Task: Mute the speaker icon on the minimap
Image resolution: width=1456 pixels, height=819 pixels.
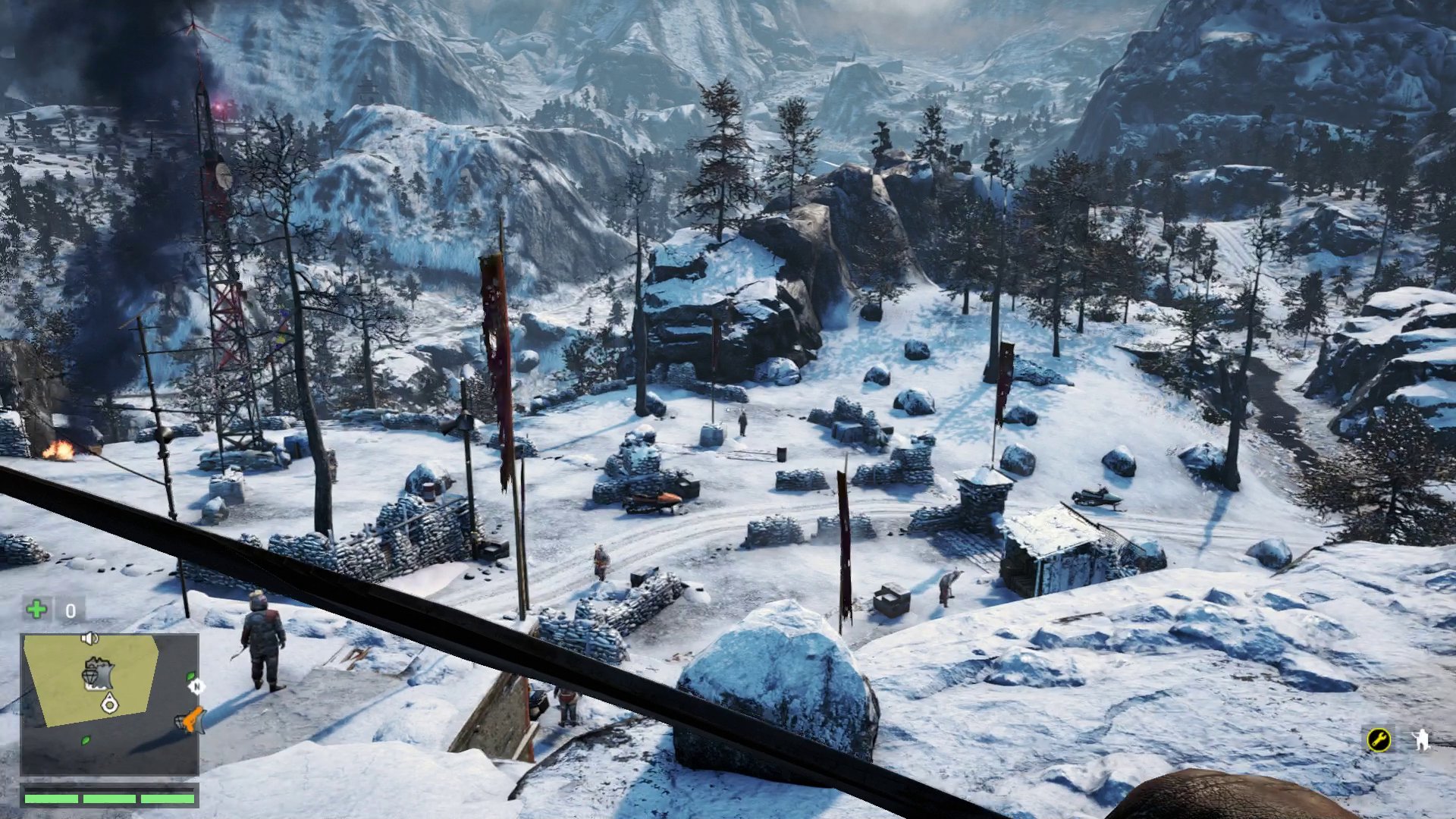Action: [x=89, y=639]
